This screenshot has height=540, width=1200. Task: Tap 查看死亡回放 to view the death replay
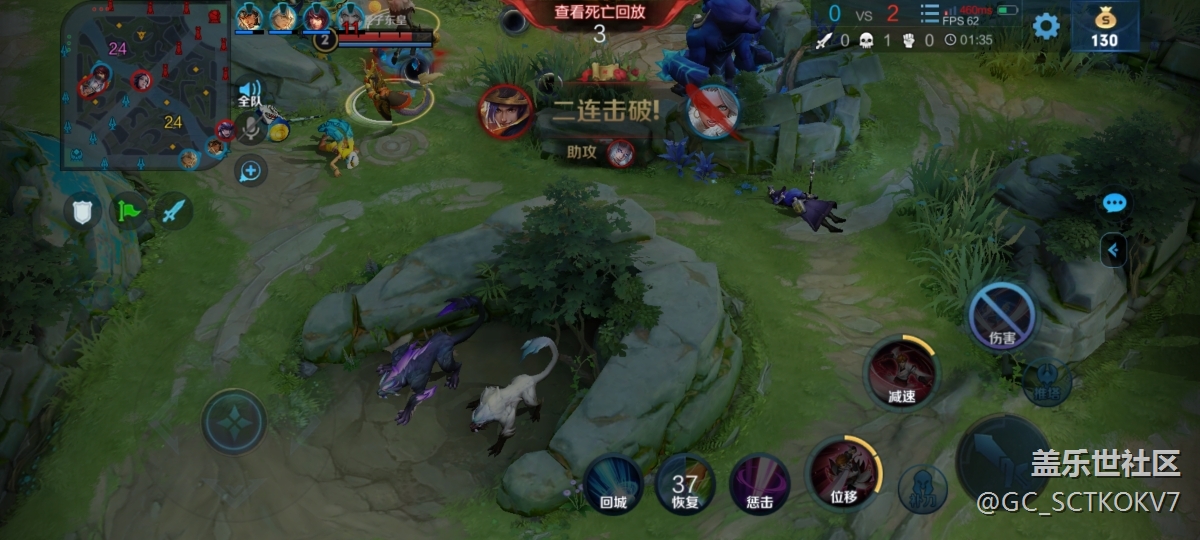pyautogui.click(x=600, y=13)
